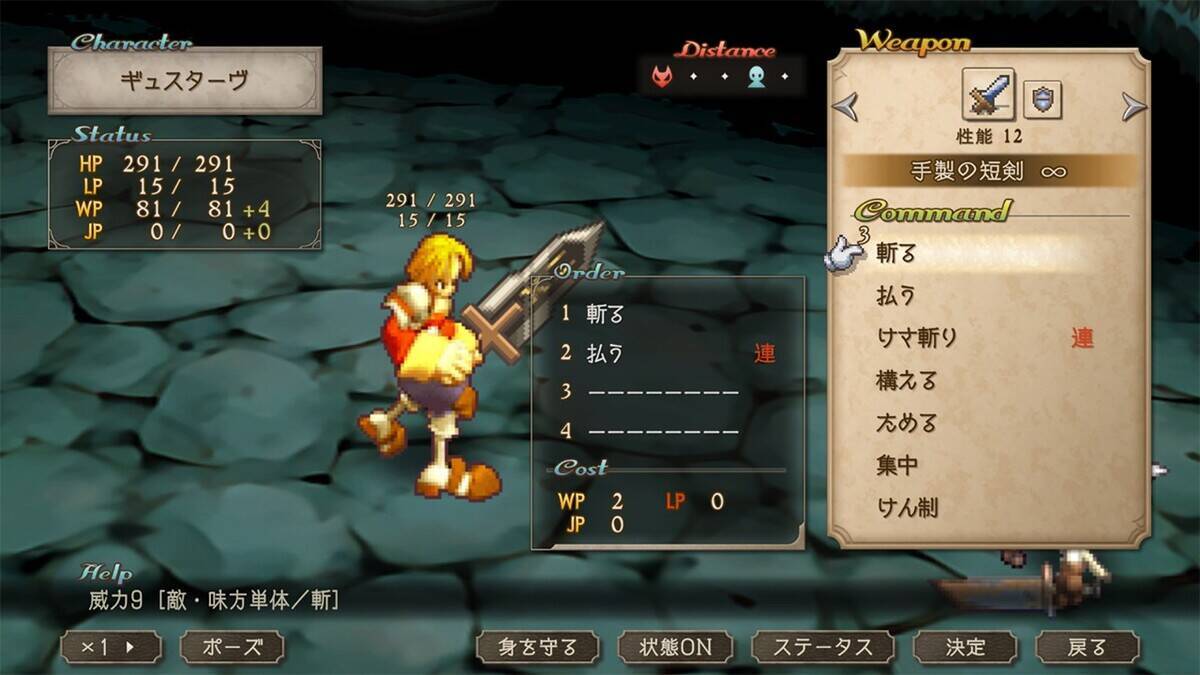
Task: Select the 斬る command
Action: (896, 254)
